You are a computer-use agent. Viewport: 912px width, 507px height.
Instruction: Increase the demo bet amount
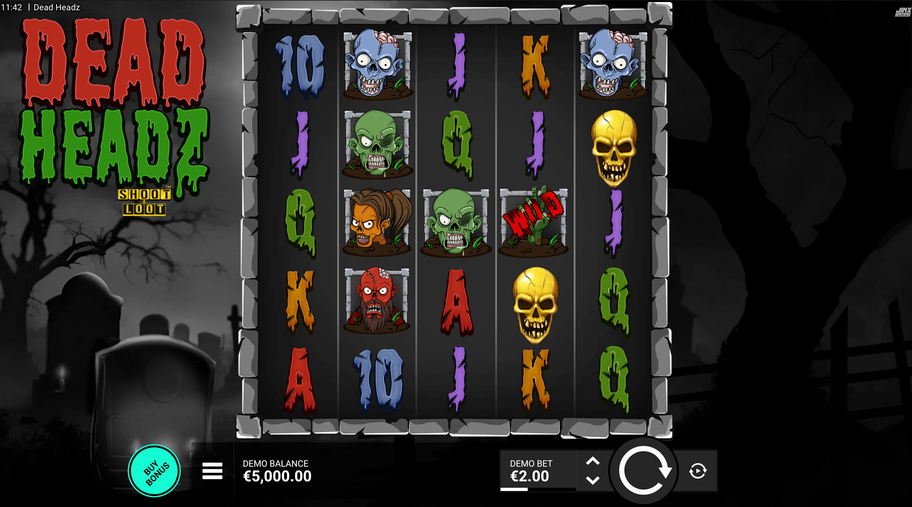click(592, 462)
